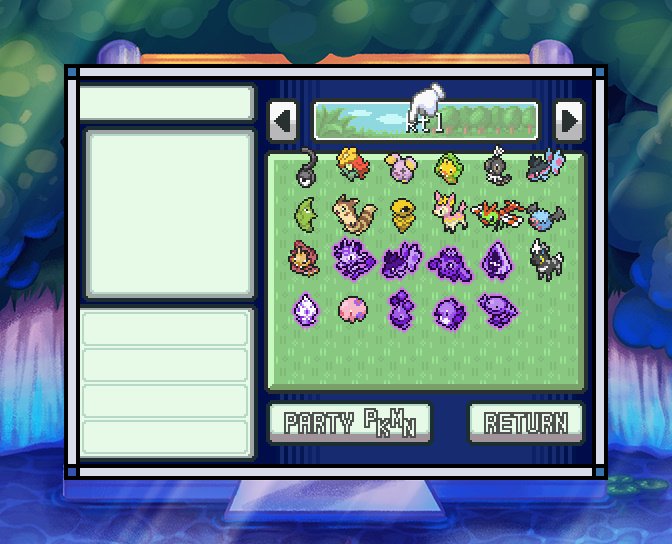
Task: Select the red and green dragonfly Pokémon
Action: click(x=497, y=212)
